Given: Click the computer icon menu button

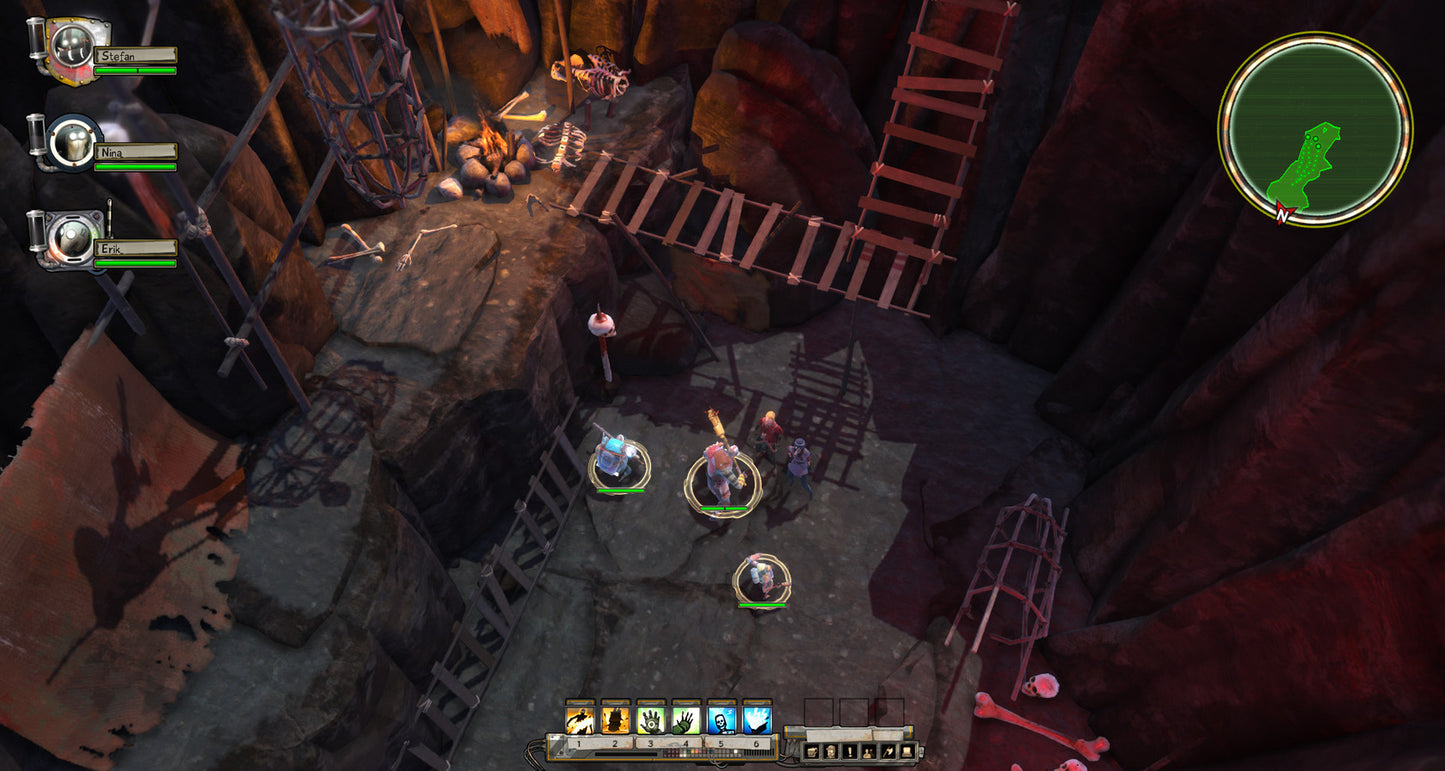Looking at the screenshot, I should pyautogui.click(x=907, y=751).
